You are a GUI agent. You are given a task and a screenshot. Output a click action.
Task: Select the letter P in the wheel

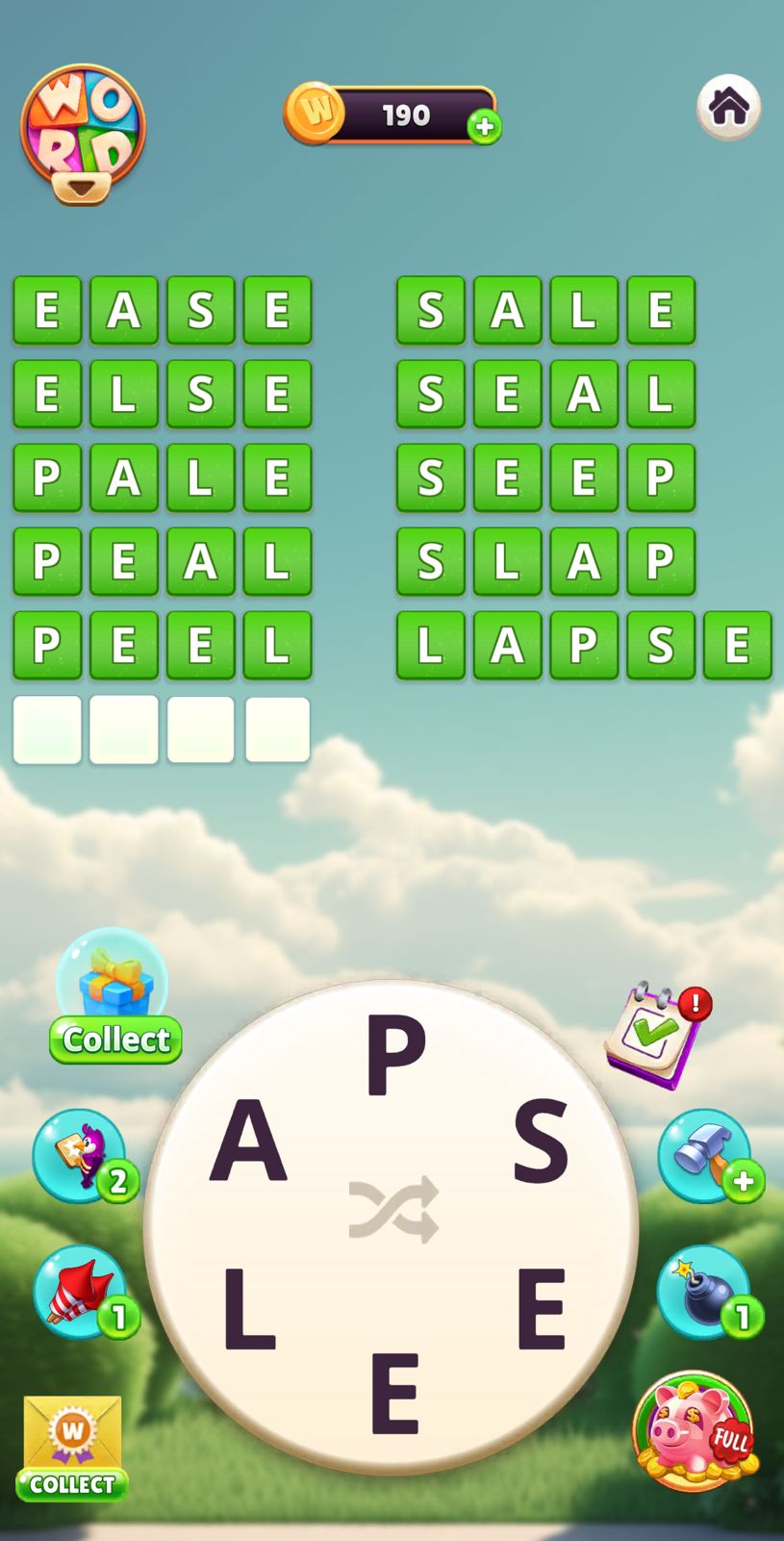(x=394, y=1054)
